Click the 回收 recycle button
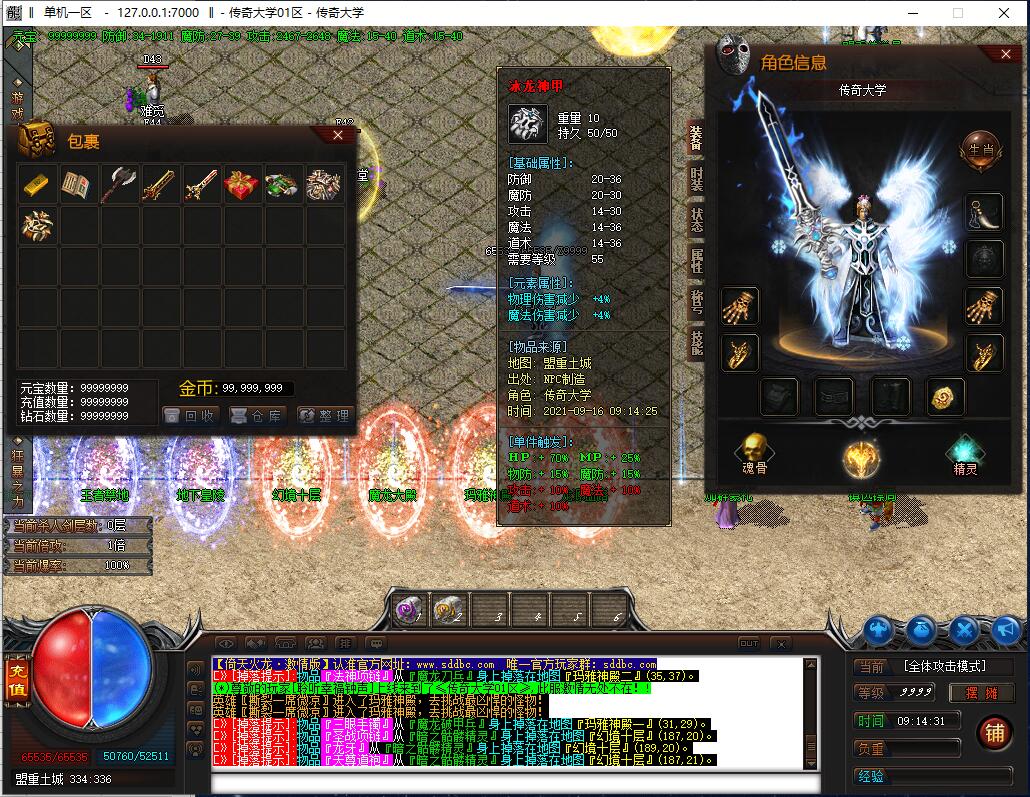 [x=188, y=416]
